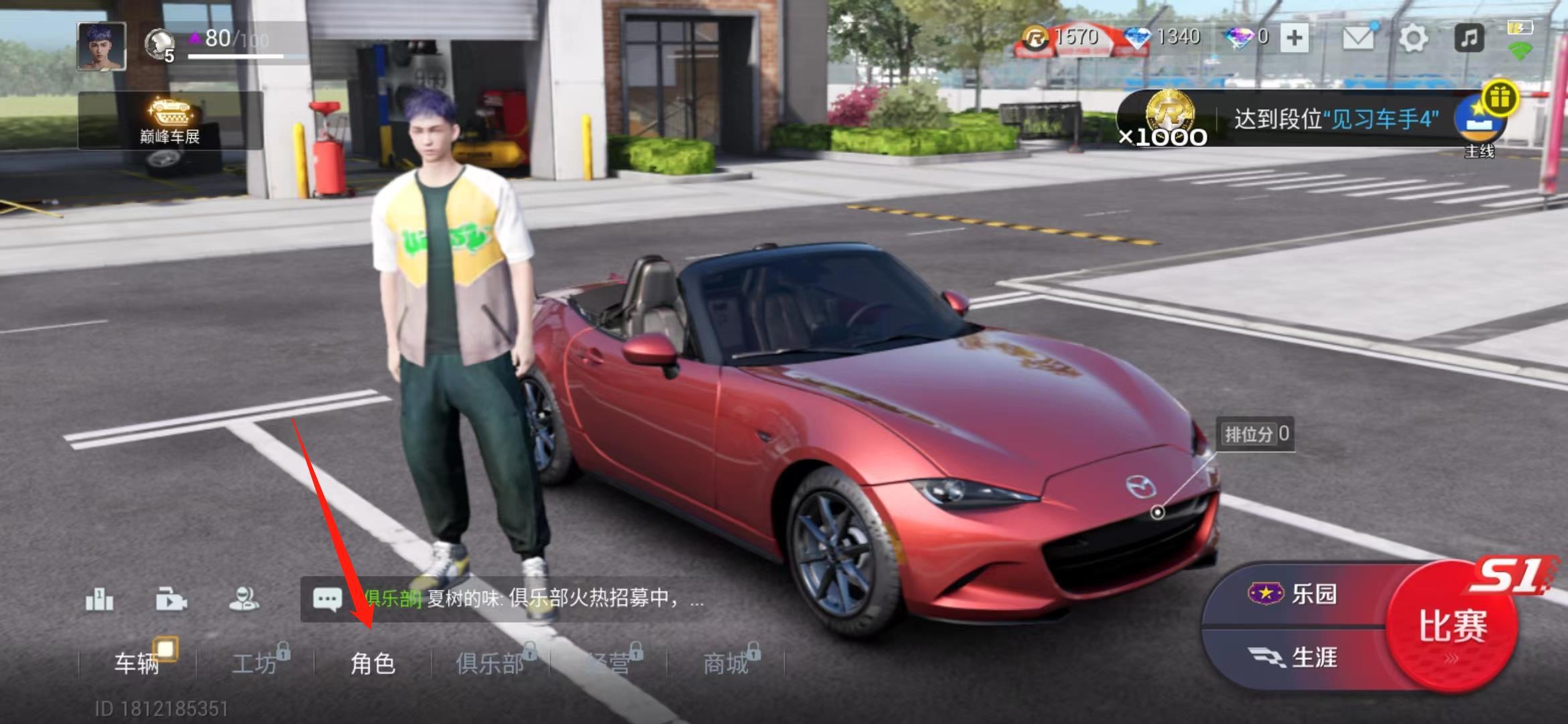
Task: Toggle the music note button
Action: [x=1469, y=38]
